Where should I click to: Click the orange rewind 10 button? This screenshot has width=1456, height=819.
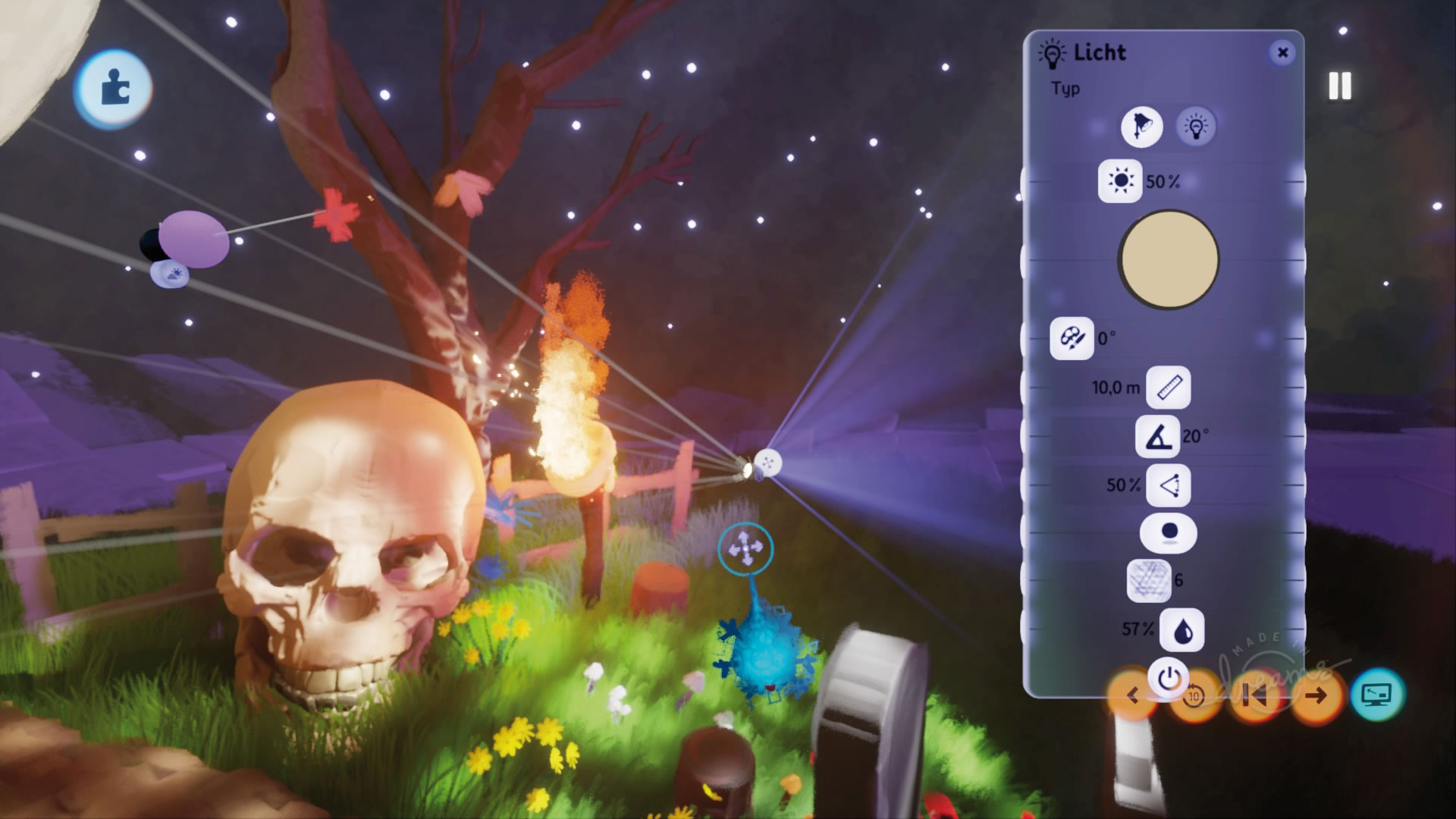point(1194,696)
